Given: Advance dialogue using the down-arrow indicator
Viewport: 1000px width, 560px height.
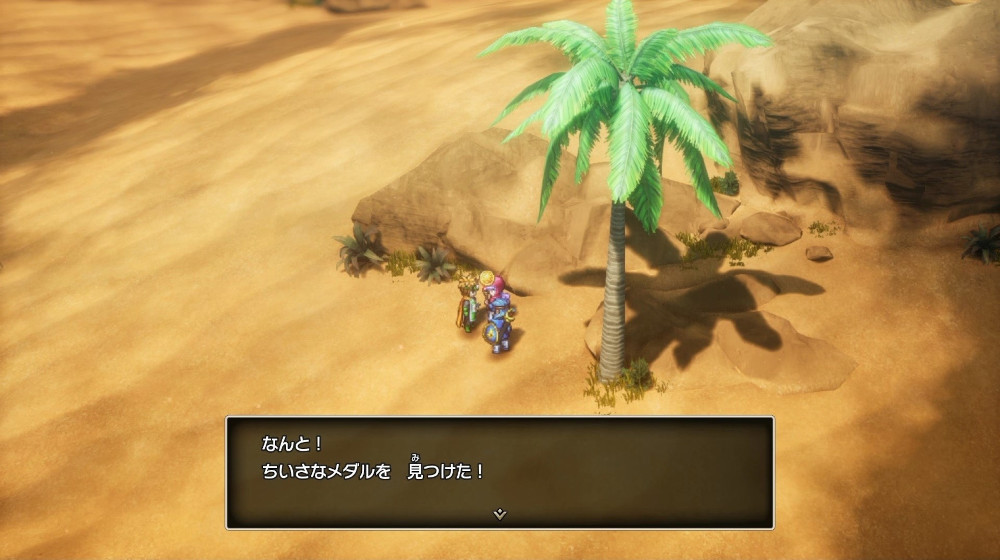Looking at the screenshot, I should click(x=500, y=514).
